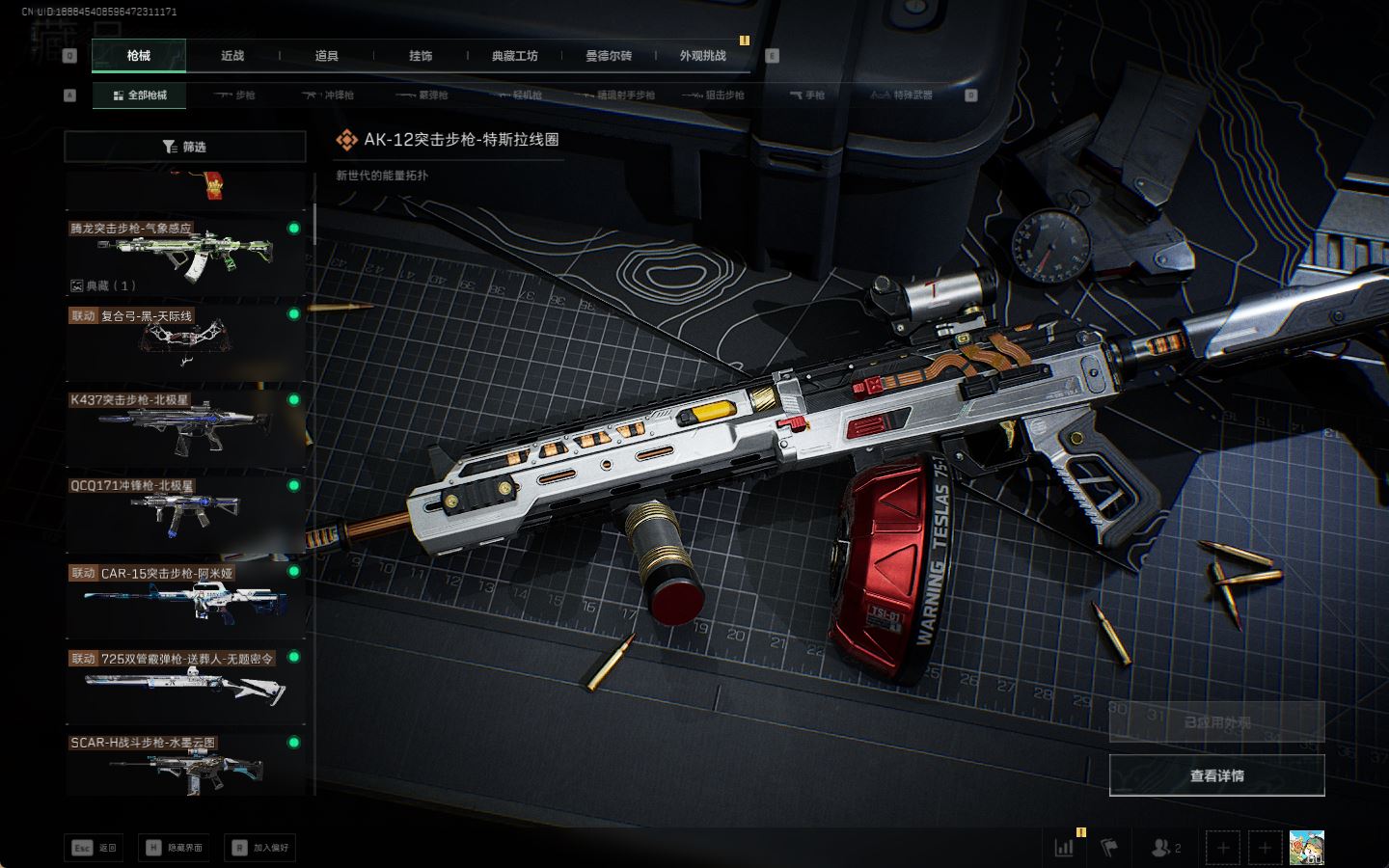This screenshot has width=1389, height=868.
Task: Click 查看详情 to view details
Action: click(x=1216, y=775)
